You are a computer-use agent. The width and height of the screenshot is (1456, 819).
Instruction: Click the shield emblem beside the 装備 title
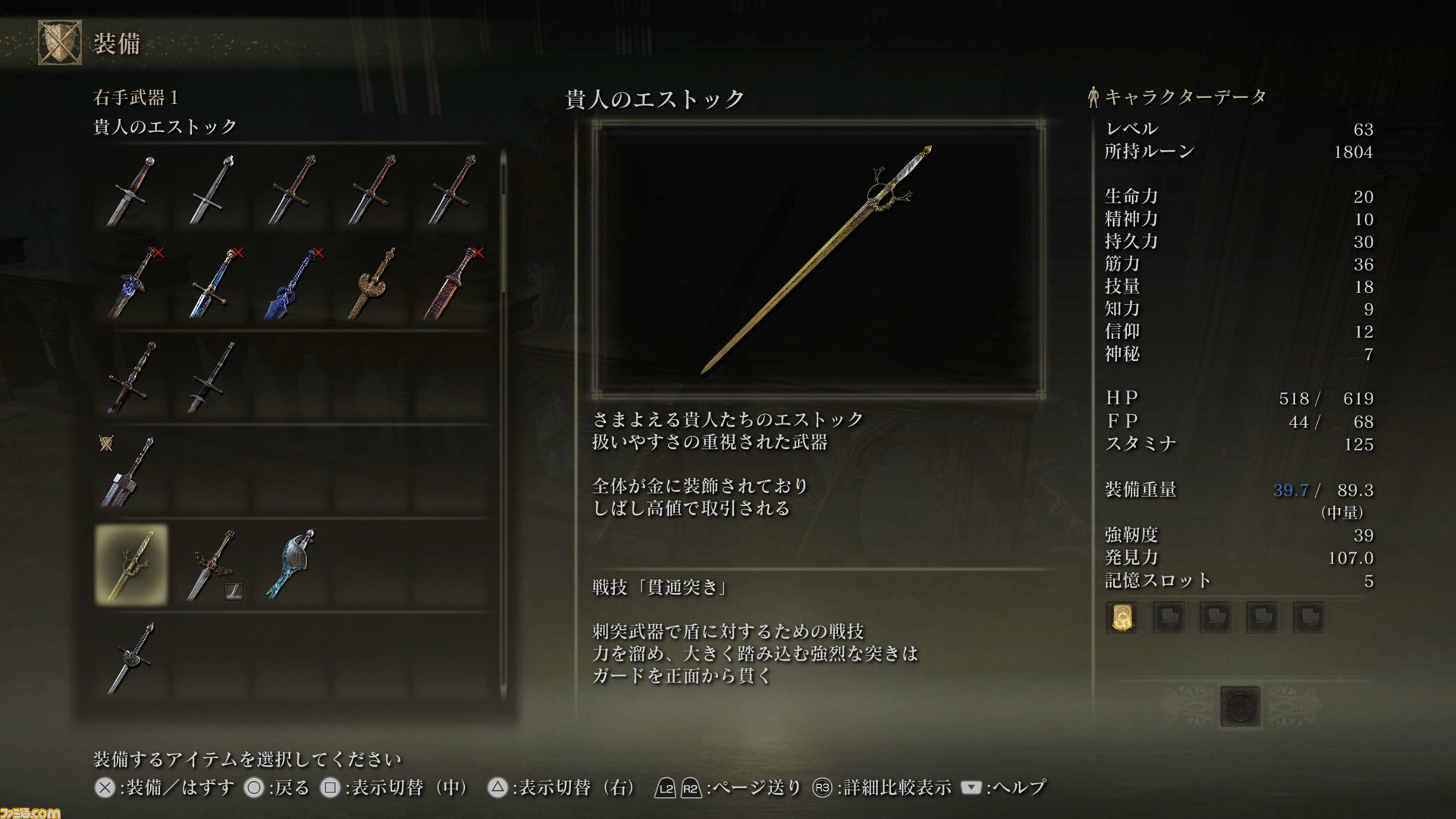pyautogui.click(x=58, y=42)
